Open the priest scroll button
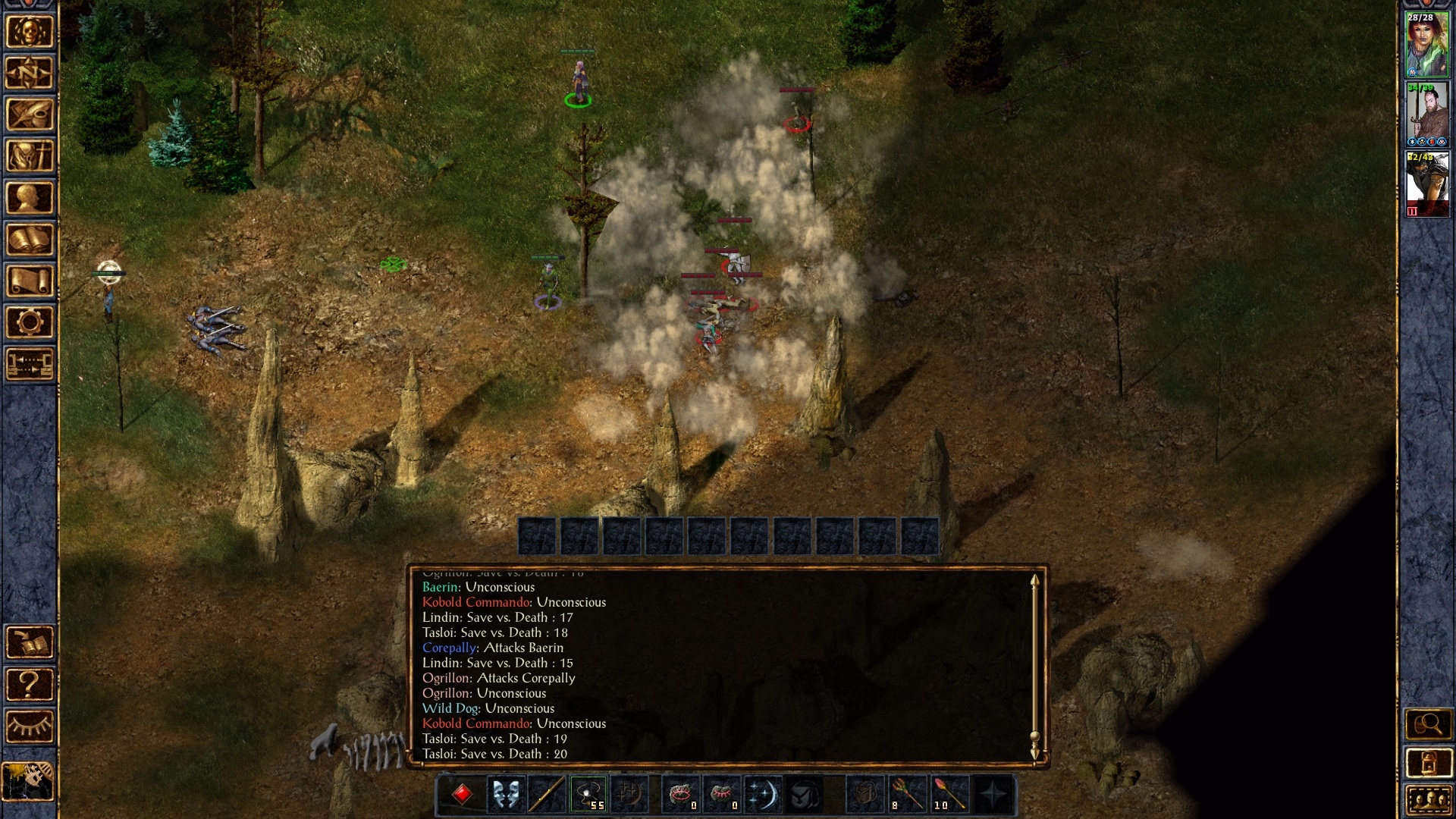 coord(30,282)
